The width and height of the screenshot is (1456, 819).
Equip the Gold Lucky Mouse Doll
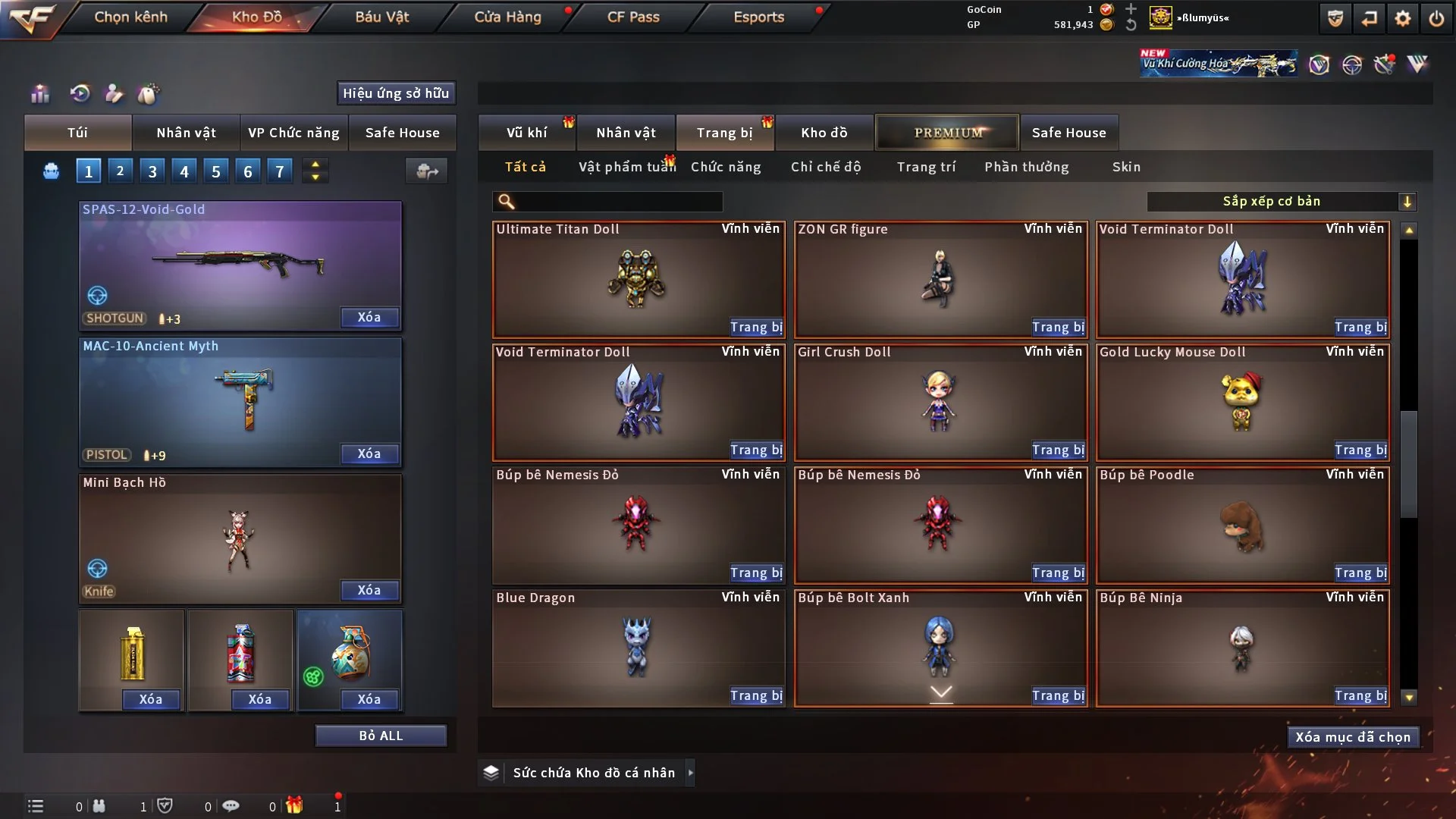coord(1360,450)
